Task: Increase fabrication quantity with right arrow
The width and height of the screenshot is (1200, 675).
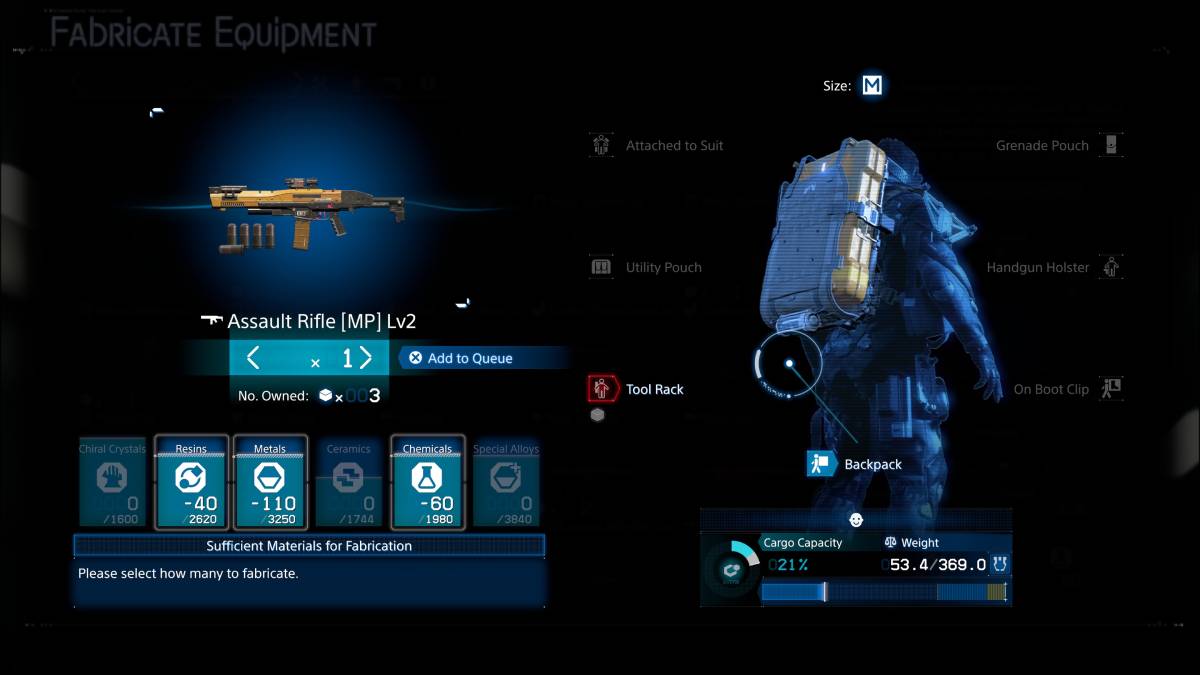Action: [x=366, y=358]
